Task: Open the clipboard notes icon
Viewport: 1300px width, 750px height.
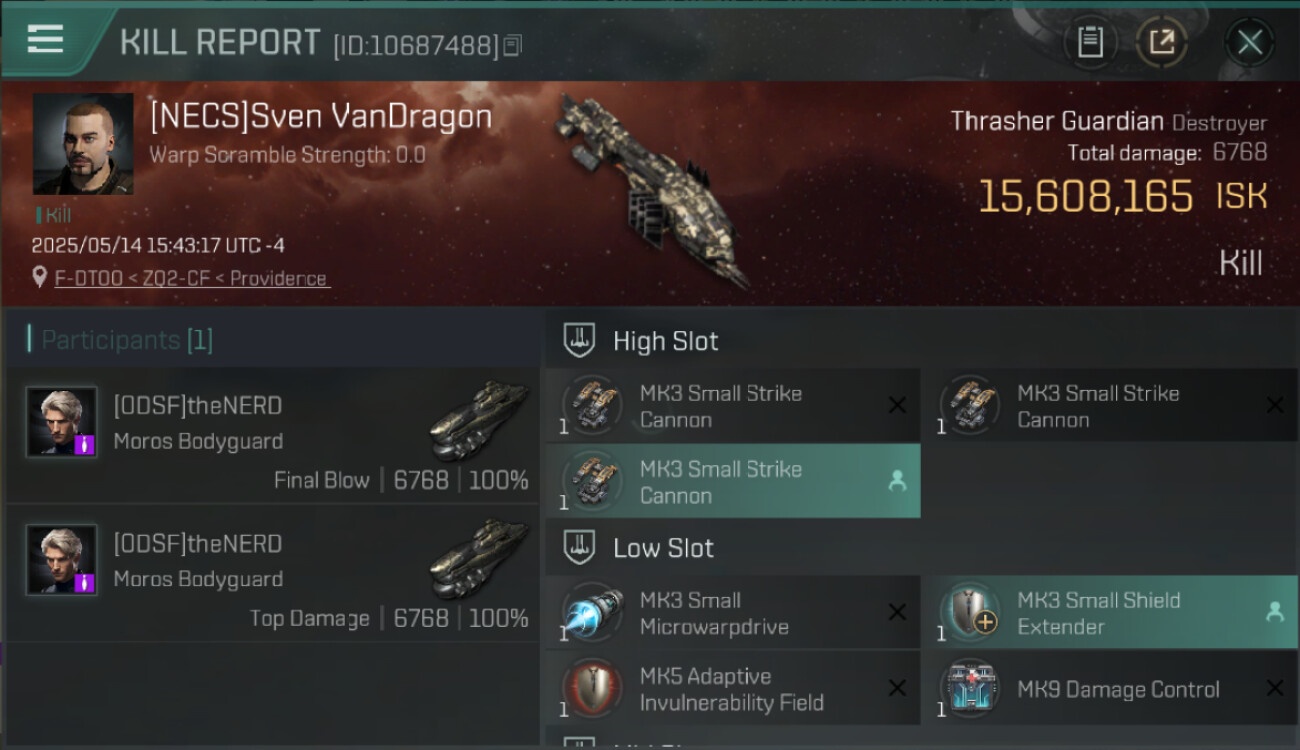Action: pyautogui.click(x=1090, y=42)
